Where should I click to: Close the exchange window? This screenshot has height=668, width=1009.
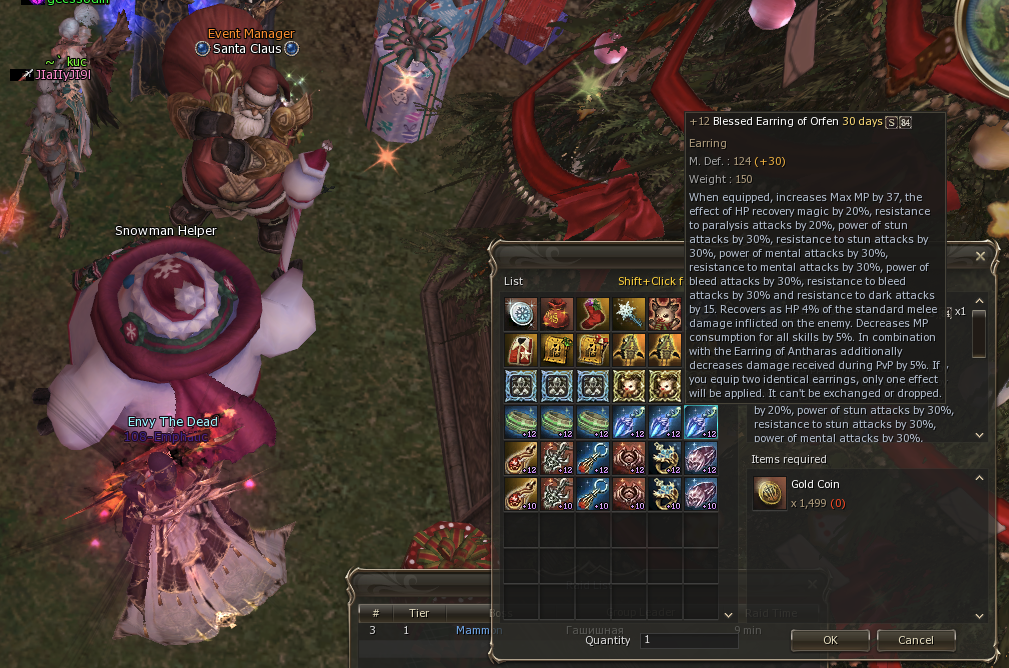980,256
